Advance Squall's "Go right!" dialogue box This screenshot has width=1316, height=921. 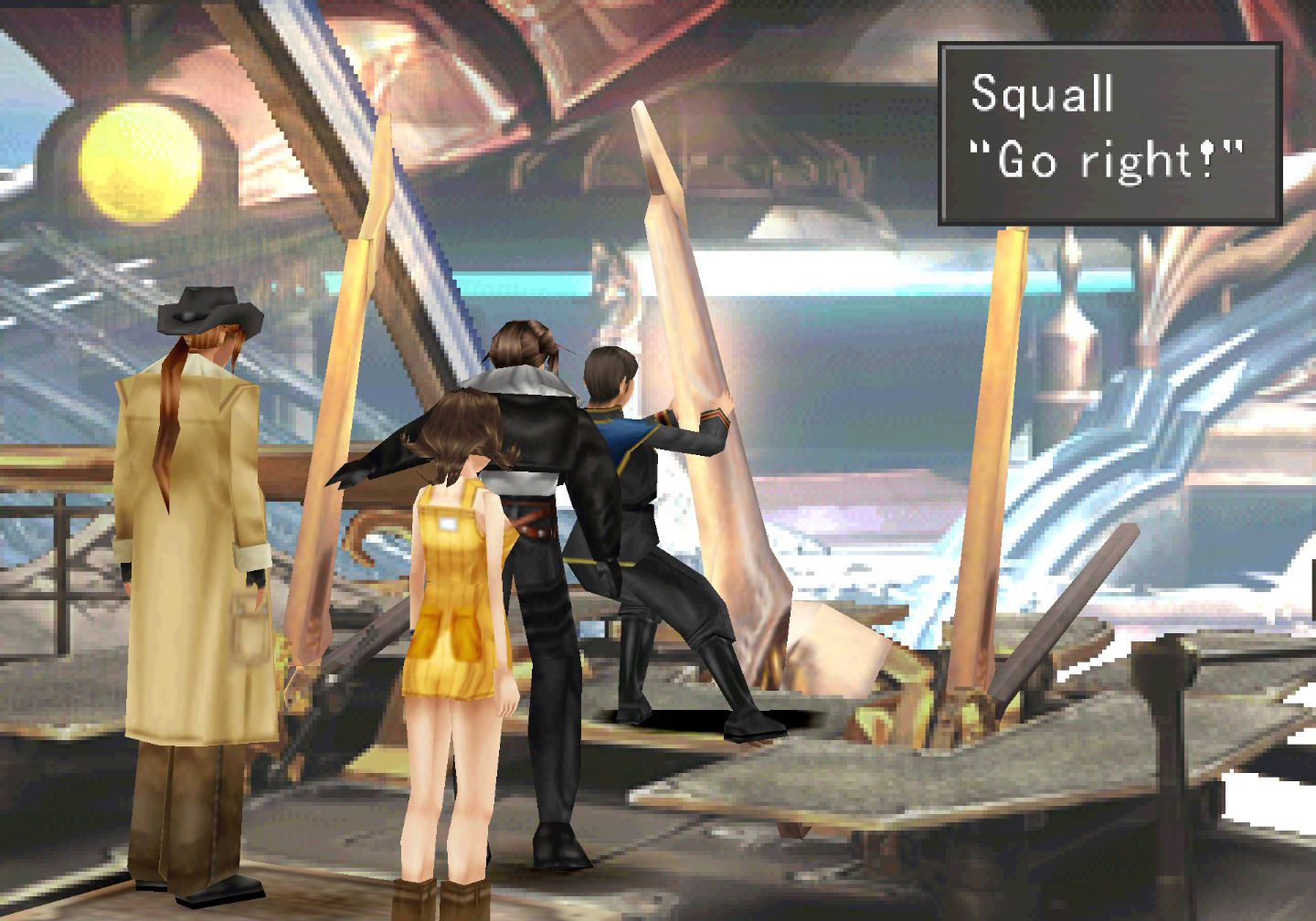1109,133
